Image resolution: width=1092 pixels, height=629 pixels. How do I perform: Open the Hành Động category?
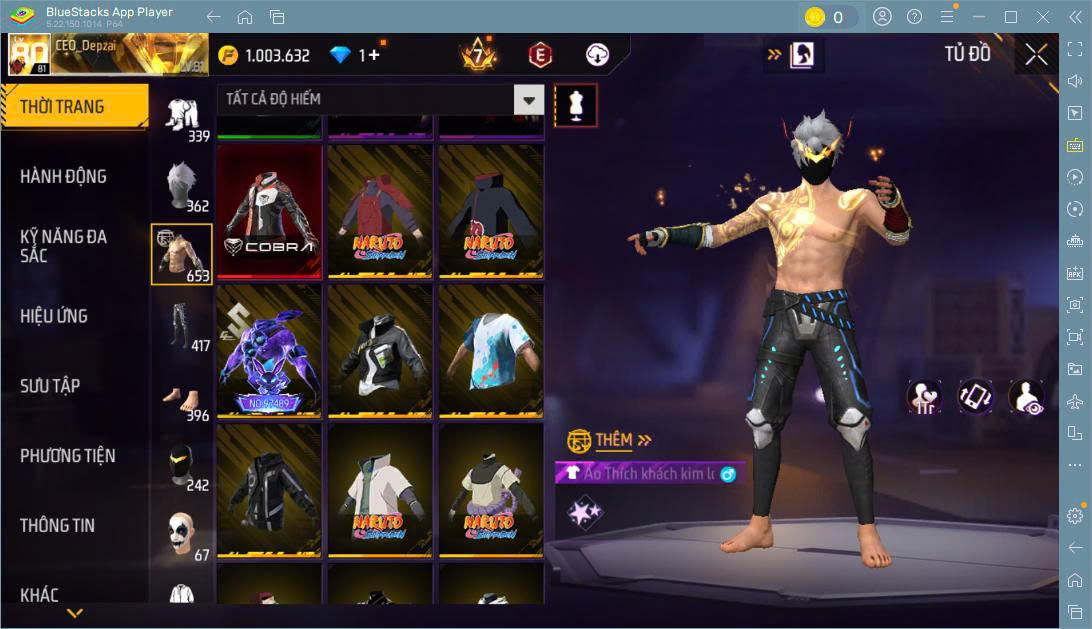point(64,177)
